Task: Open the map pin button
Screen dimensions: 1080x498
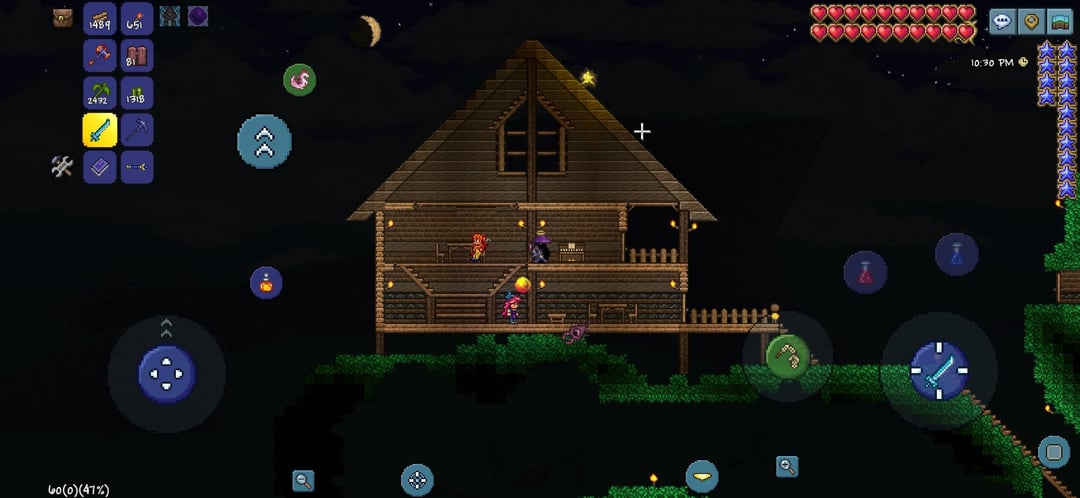Action: coord(1031,21)
